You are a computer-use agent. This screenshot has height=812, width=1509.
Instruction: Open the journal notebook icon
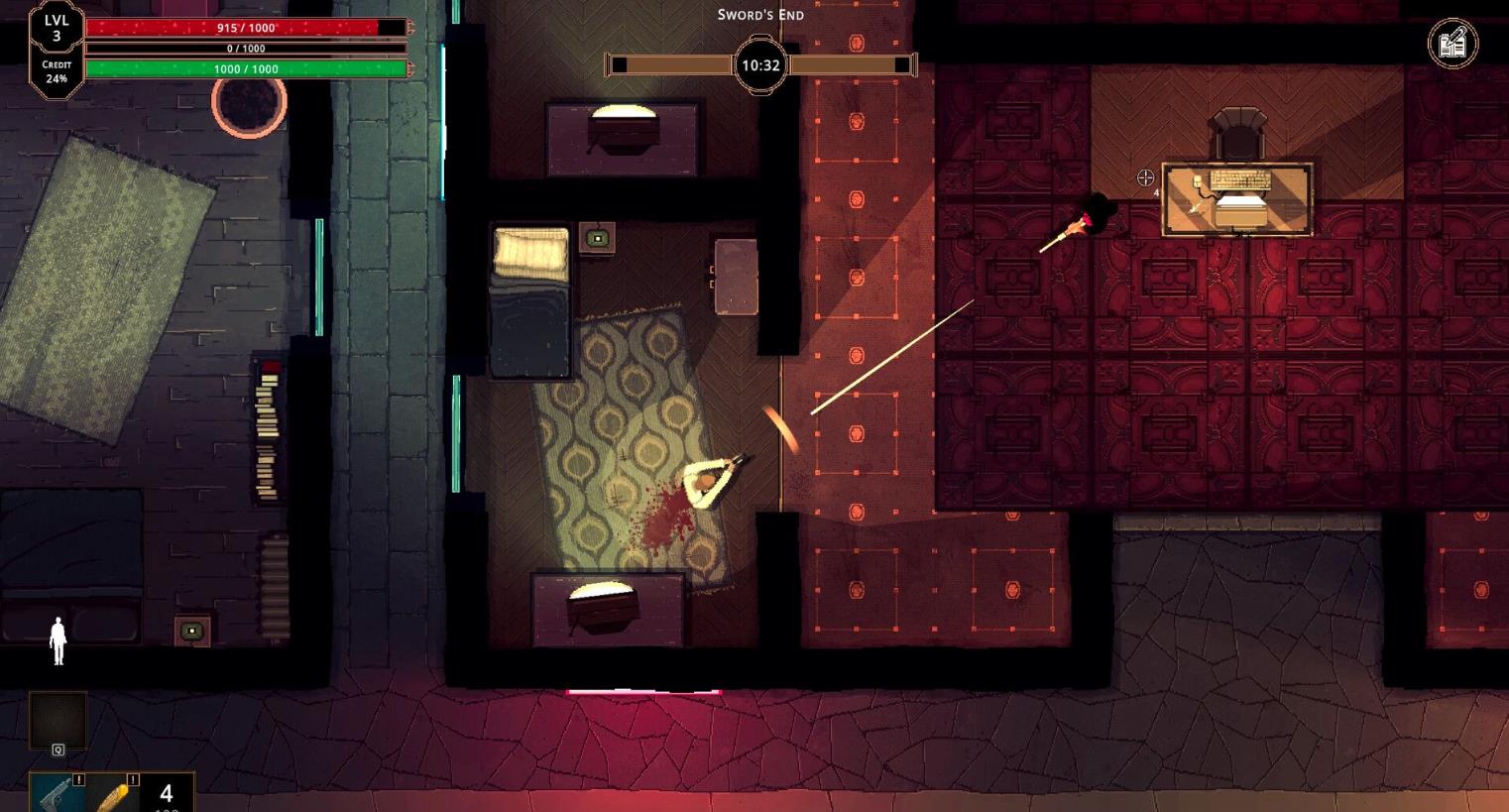click(1452, 44)
